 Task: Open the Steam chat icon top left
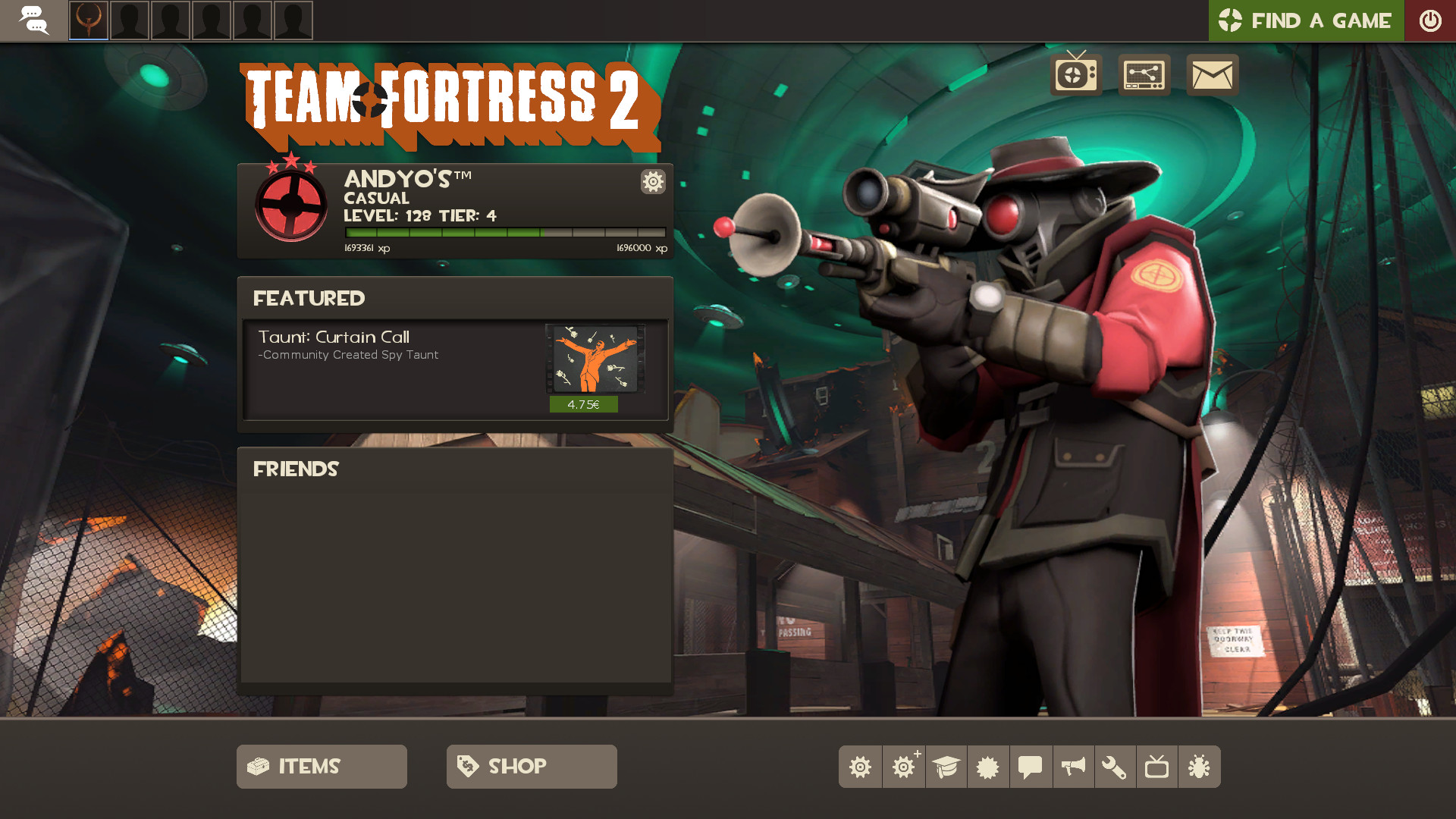(35, 20)
